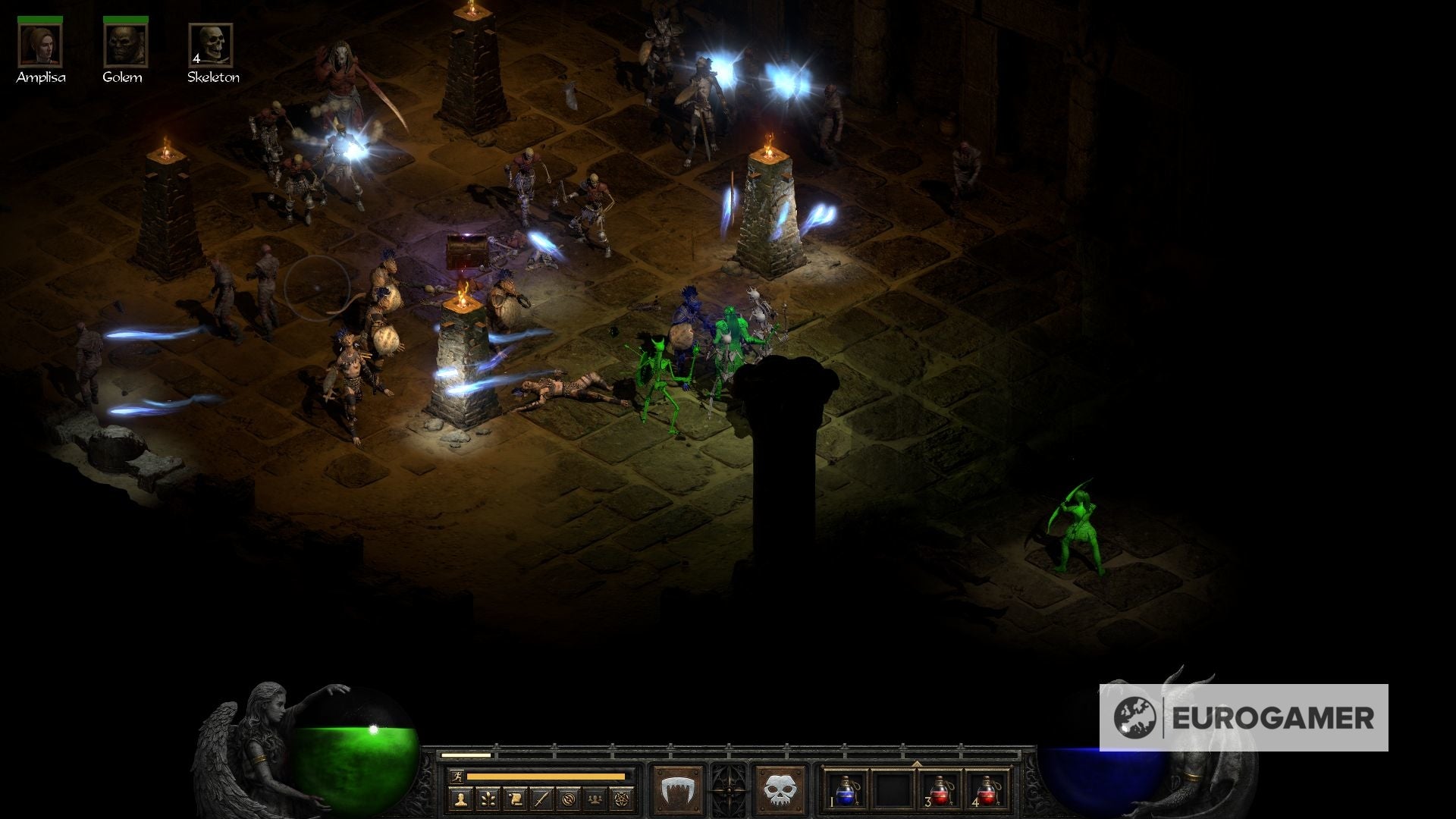
Task: Select the Teeth left-skill fang icon
Action: pyautogui.click(x=679, y=787)
